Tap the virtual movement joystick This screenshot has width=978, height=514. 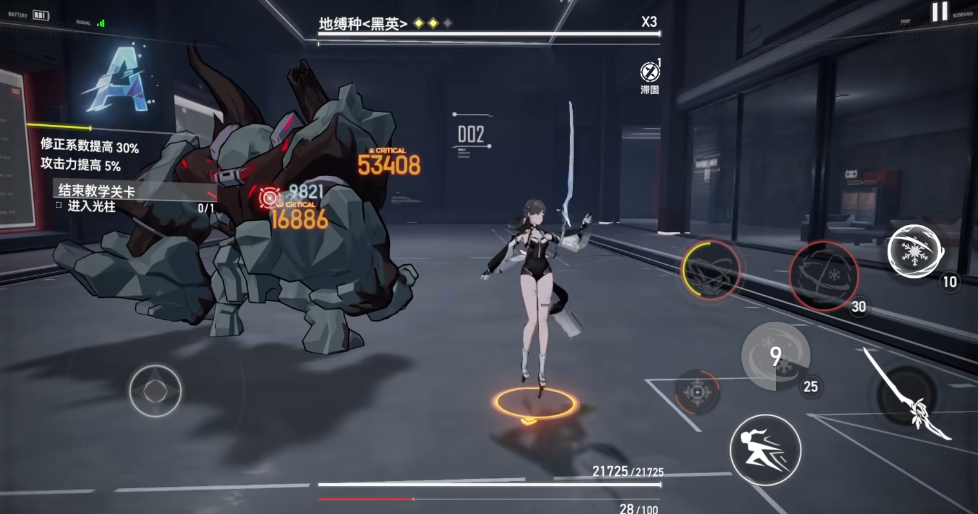click(x=155, y=390)
